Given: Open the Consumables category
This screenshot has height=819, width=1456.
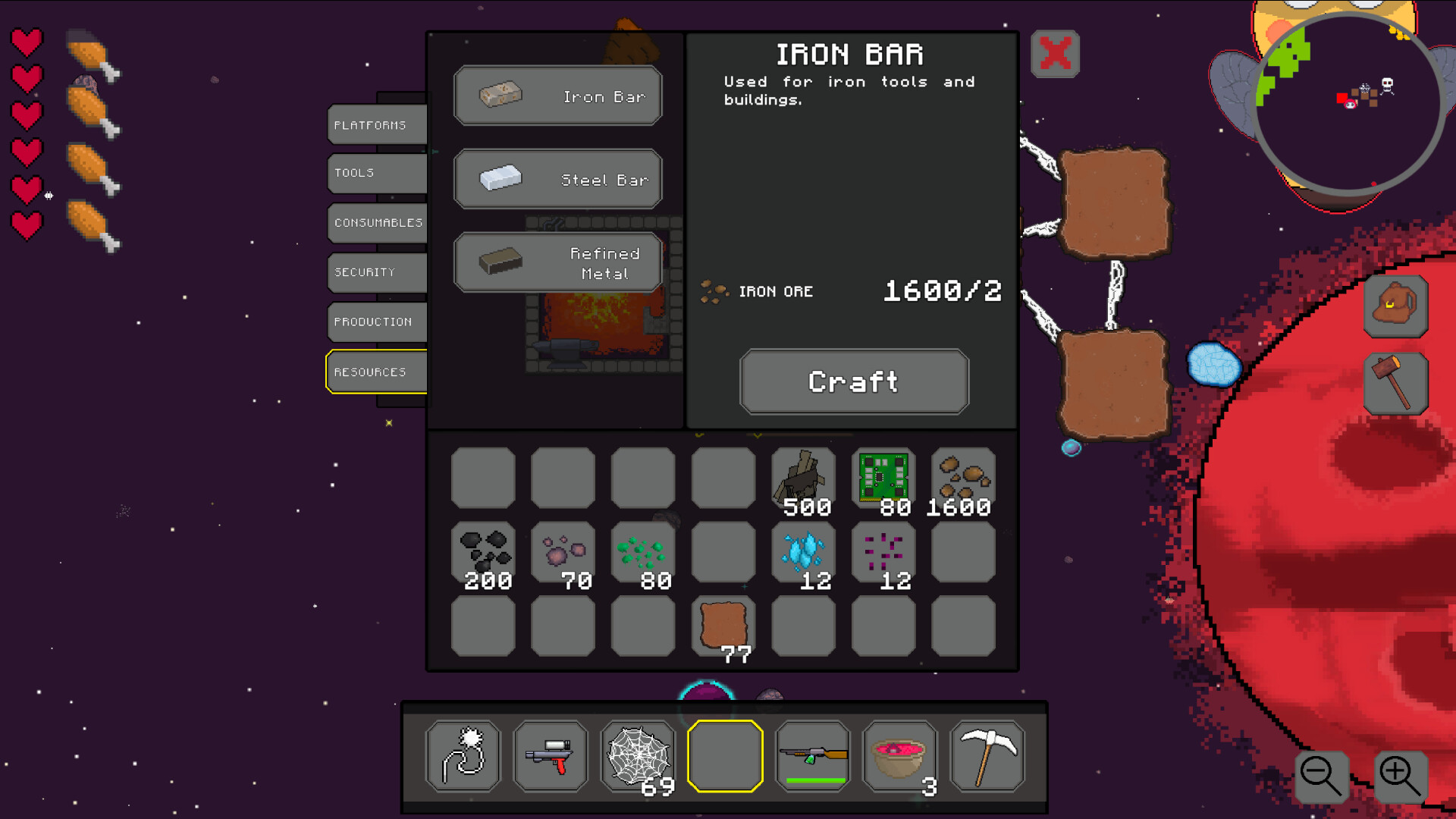Looking at the screenshot, I should point(376,222).
